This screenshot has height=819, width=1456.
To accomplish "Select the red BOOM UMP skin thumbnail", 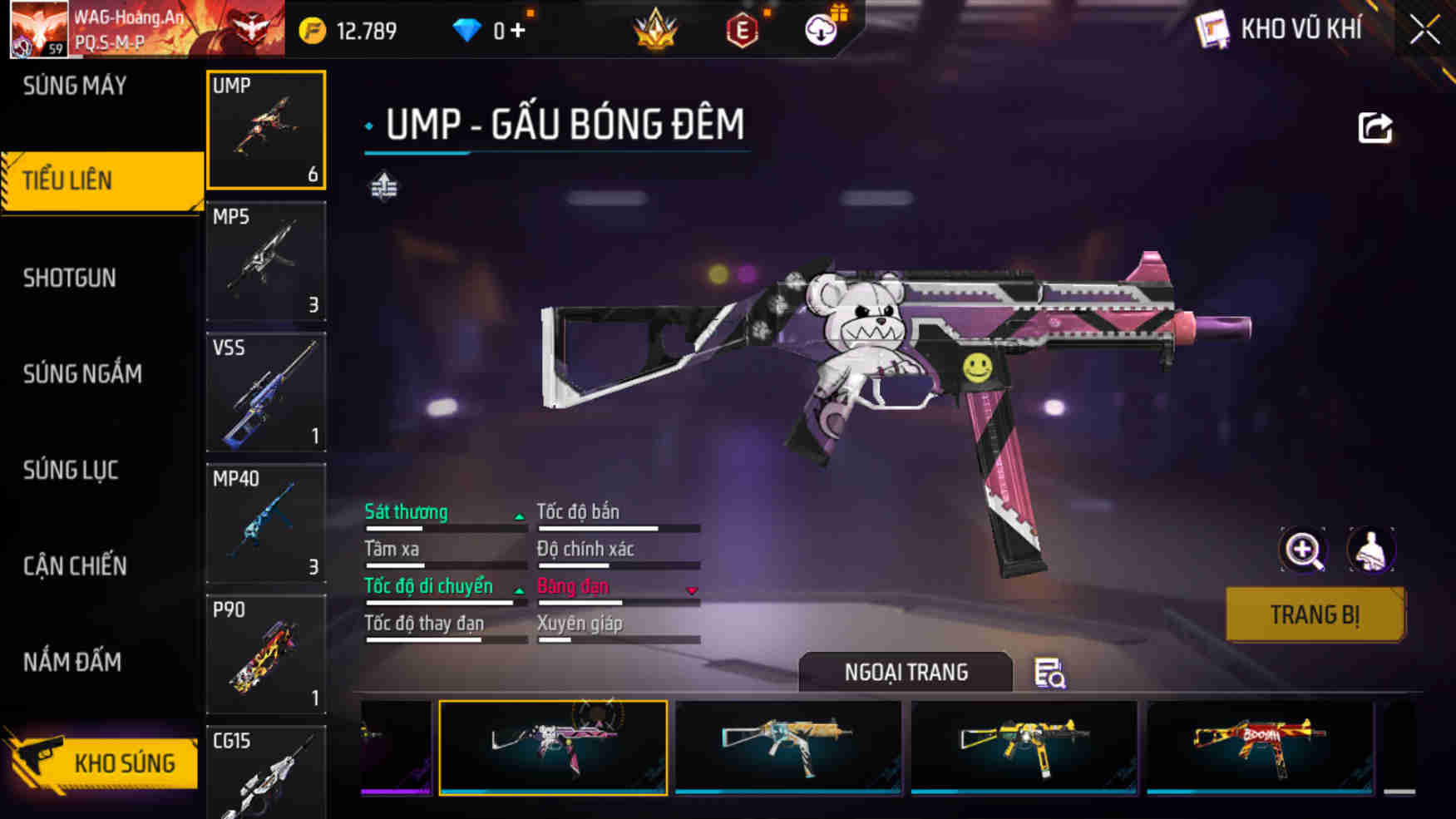I will [x=1259, y=747].
